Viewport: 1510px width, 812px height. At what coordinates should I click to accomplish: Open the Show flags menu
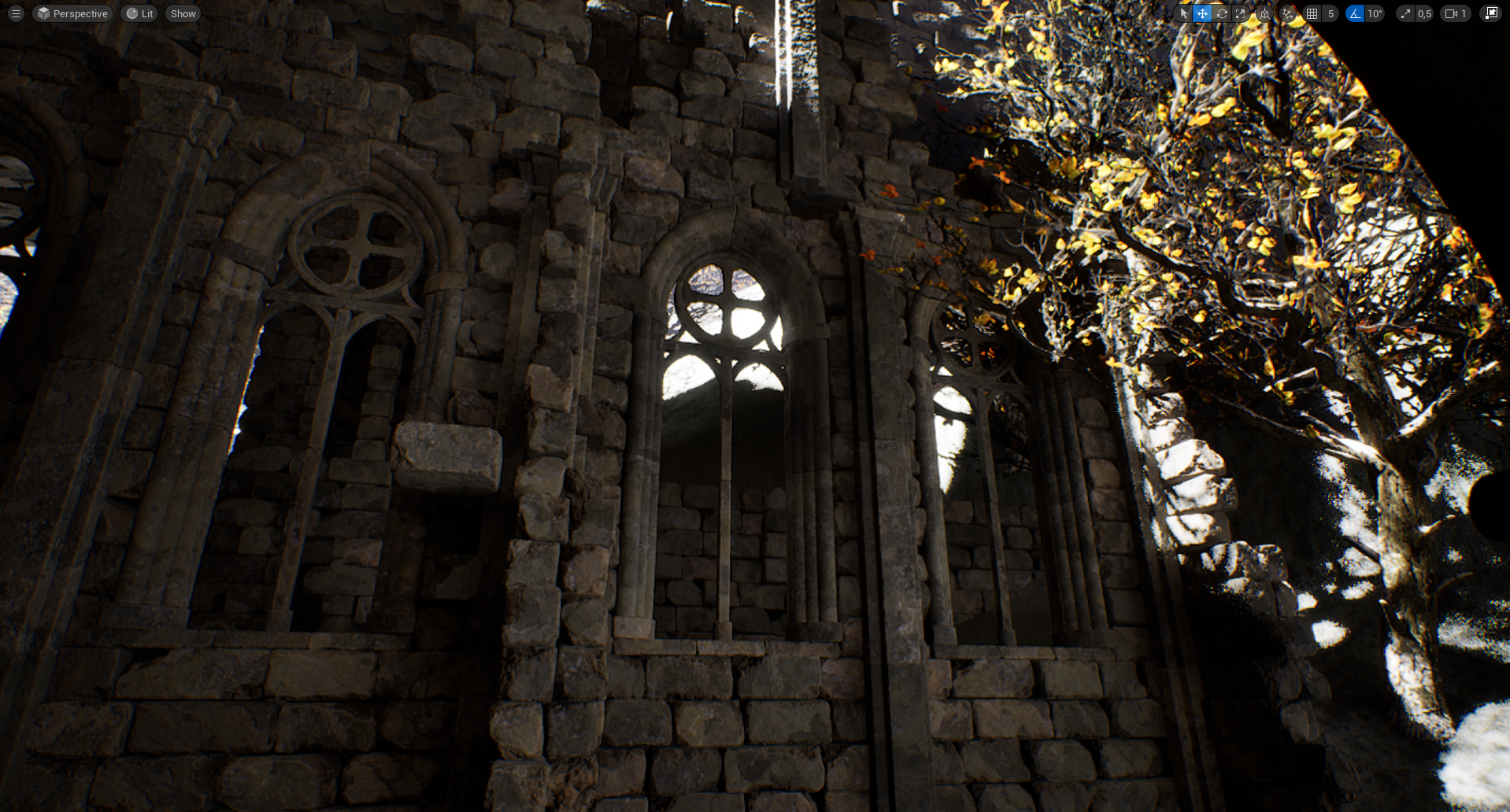coord(183,13)
